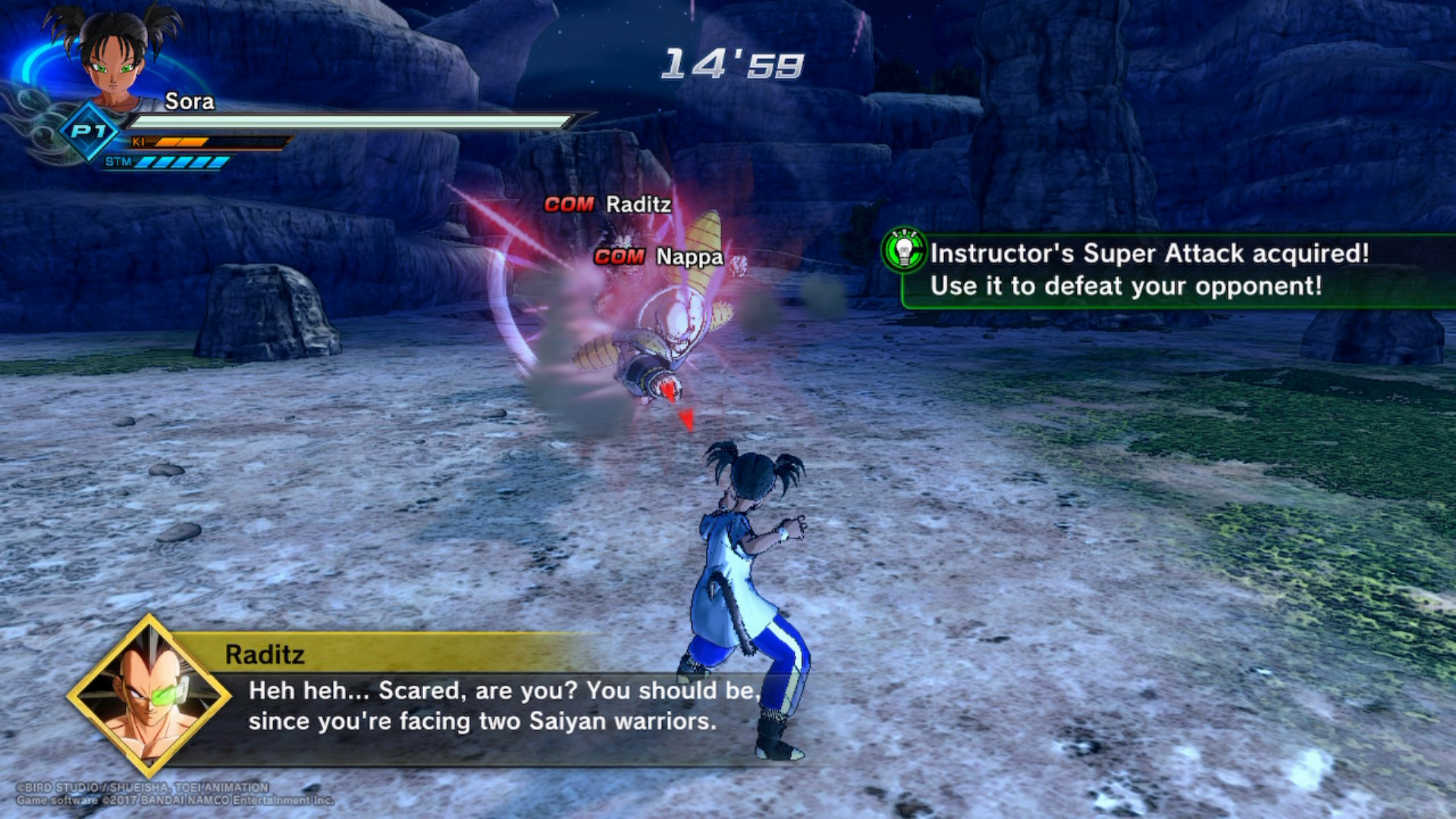
Task: Select the COM Nappa name tag
Action: [658, 257]
